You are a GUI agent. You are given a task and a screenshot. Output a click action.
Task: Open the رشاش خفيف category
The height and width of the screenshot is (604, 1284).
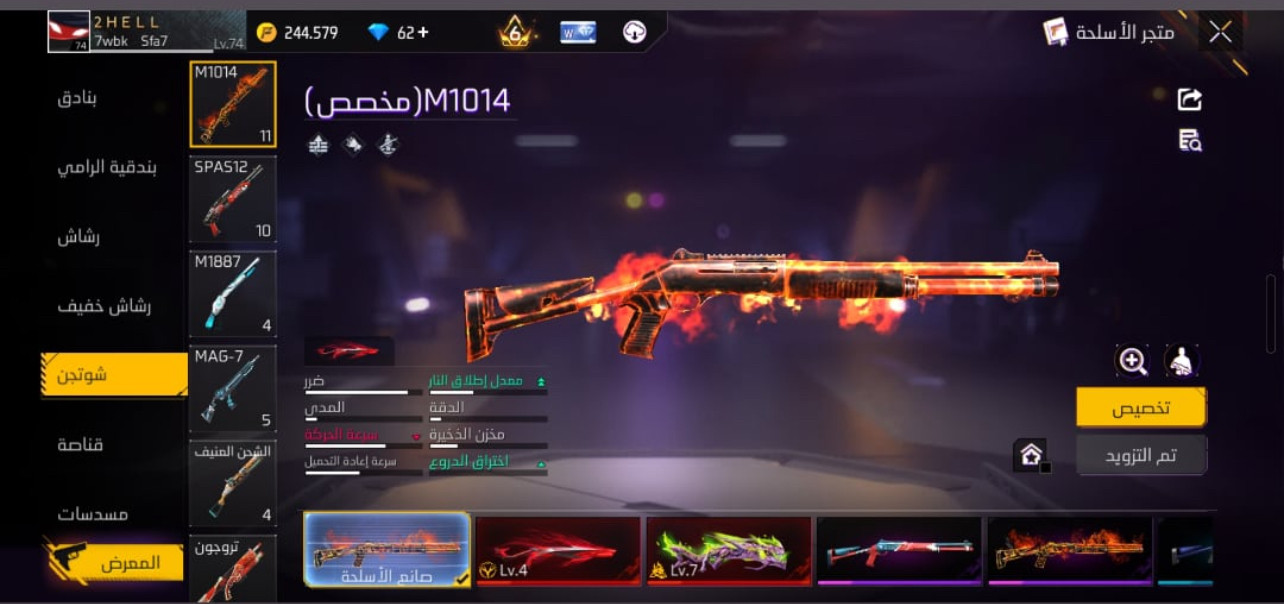103,306
